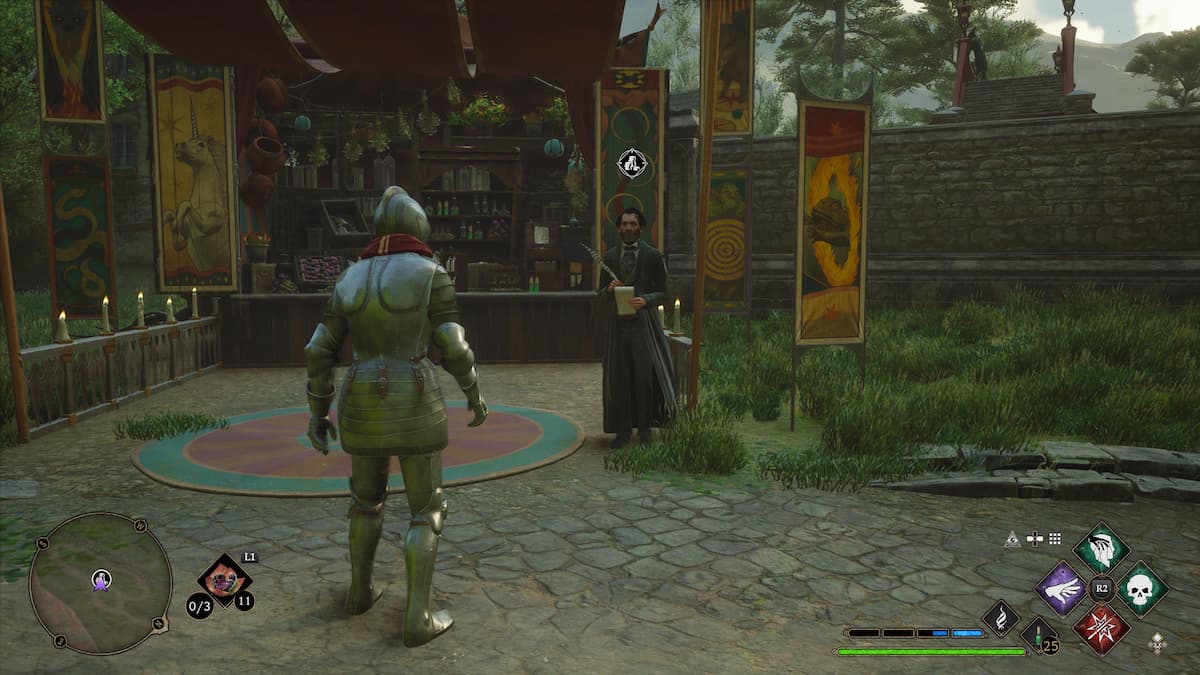Use the green skull curse spell
Screen dimensions: 1200x675
1142,589
